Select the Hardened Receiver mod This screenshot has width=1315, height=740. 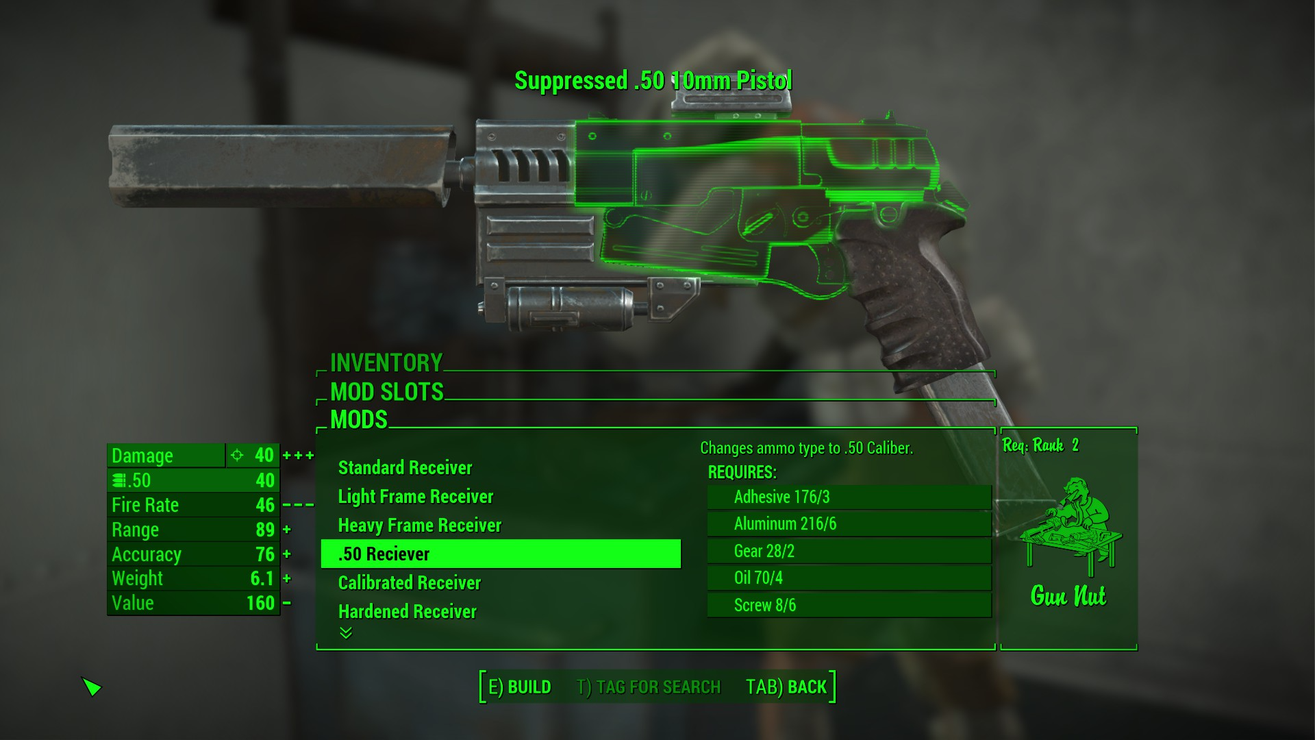[407, 612]
